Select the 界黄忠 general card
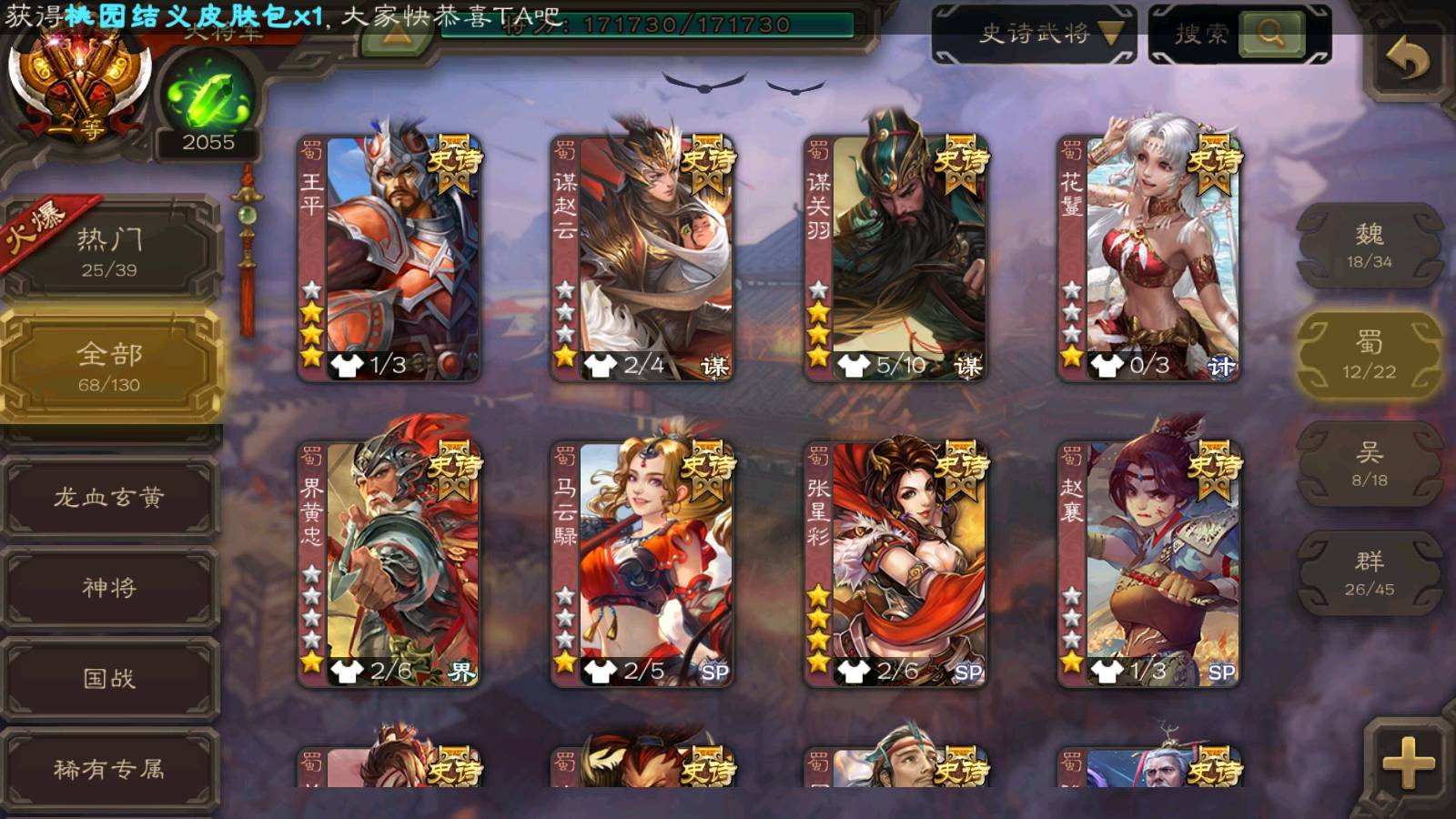The width and height of the screenshot is (1456, 819). coord(389,564)
